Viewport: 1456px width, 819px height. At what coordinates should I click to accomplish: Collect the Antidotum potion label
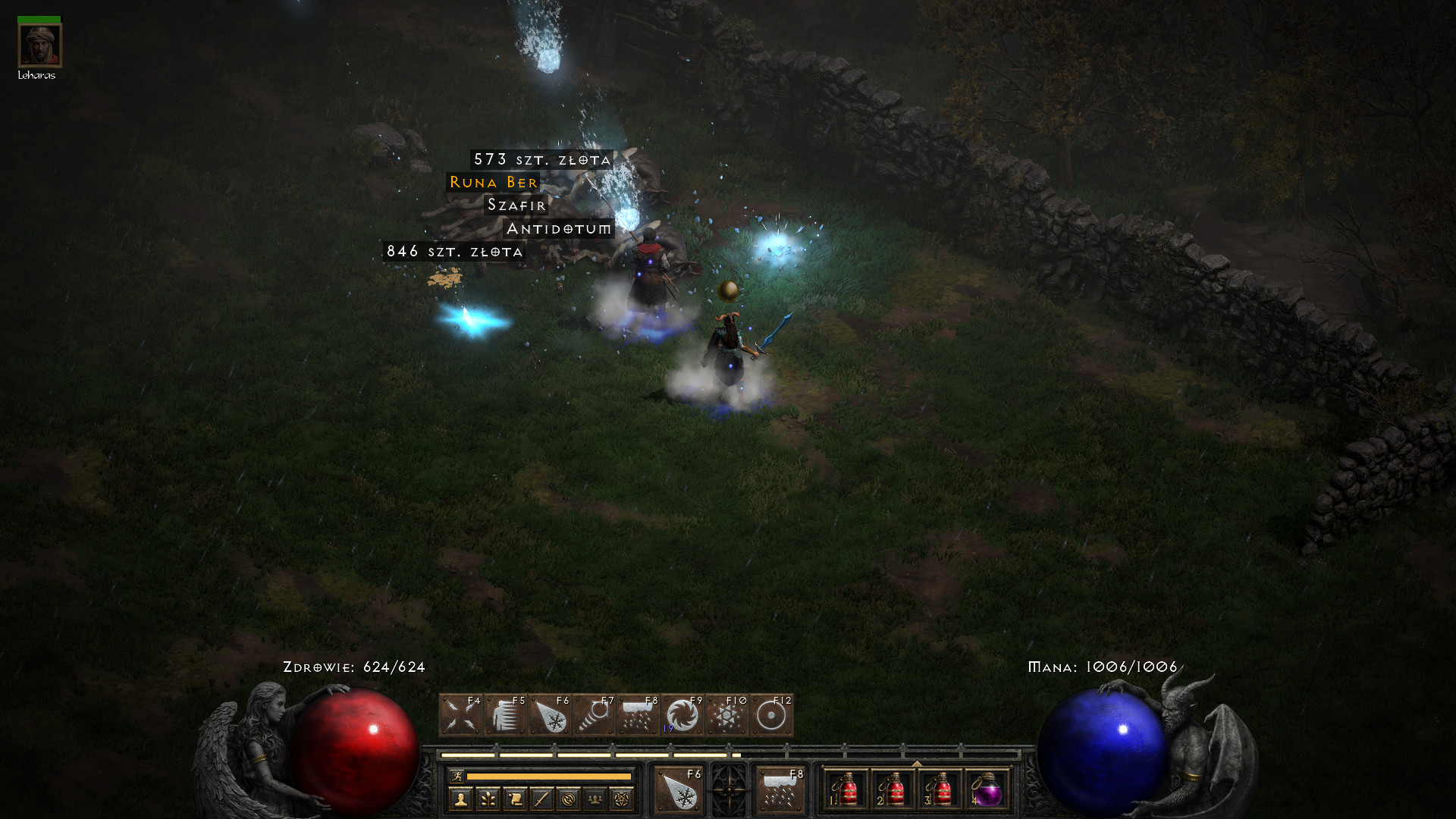pyautogui.click(x=559, y=229)
